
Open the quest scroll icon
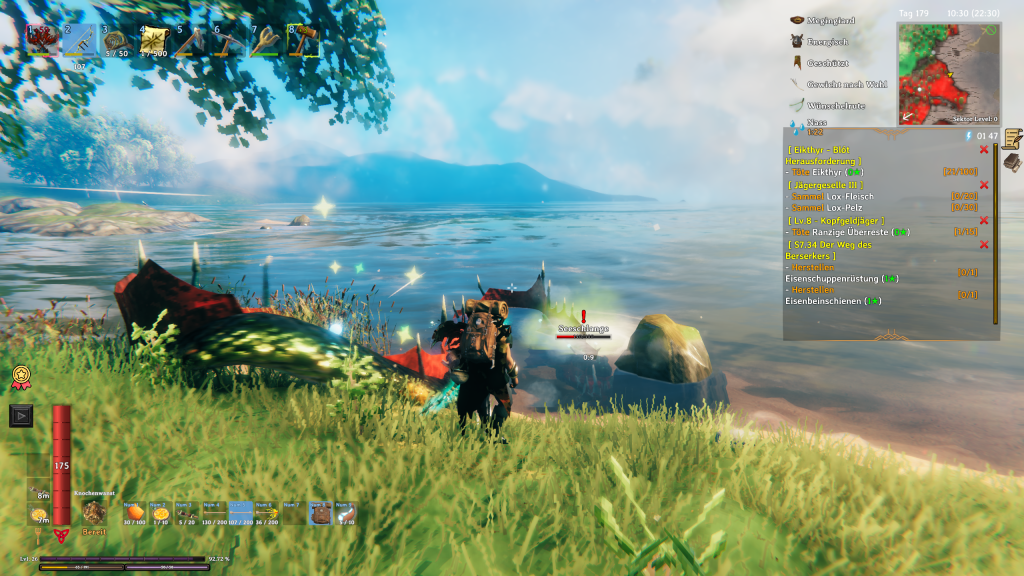coord(1012,138)
